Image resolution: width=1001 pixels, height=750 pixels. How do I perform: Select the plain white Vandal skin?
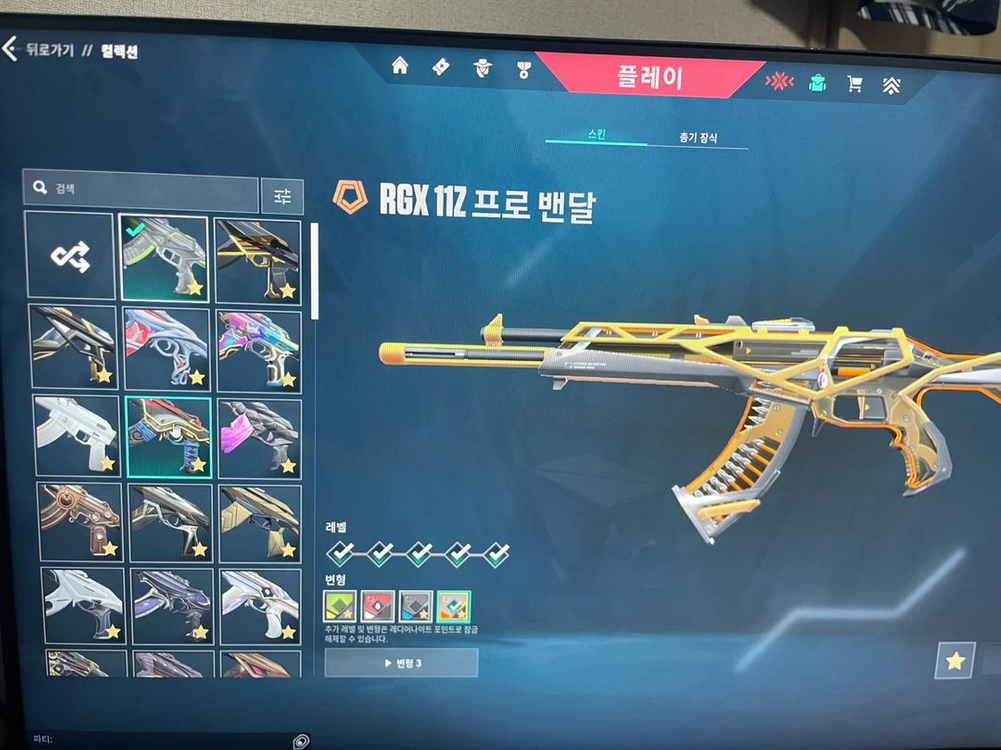pos(77,435)
